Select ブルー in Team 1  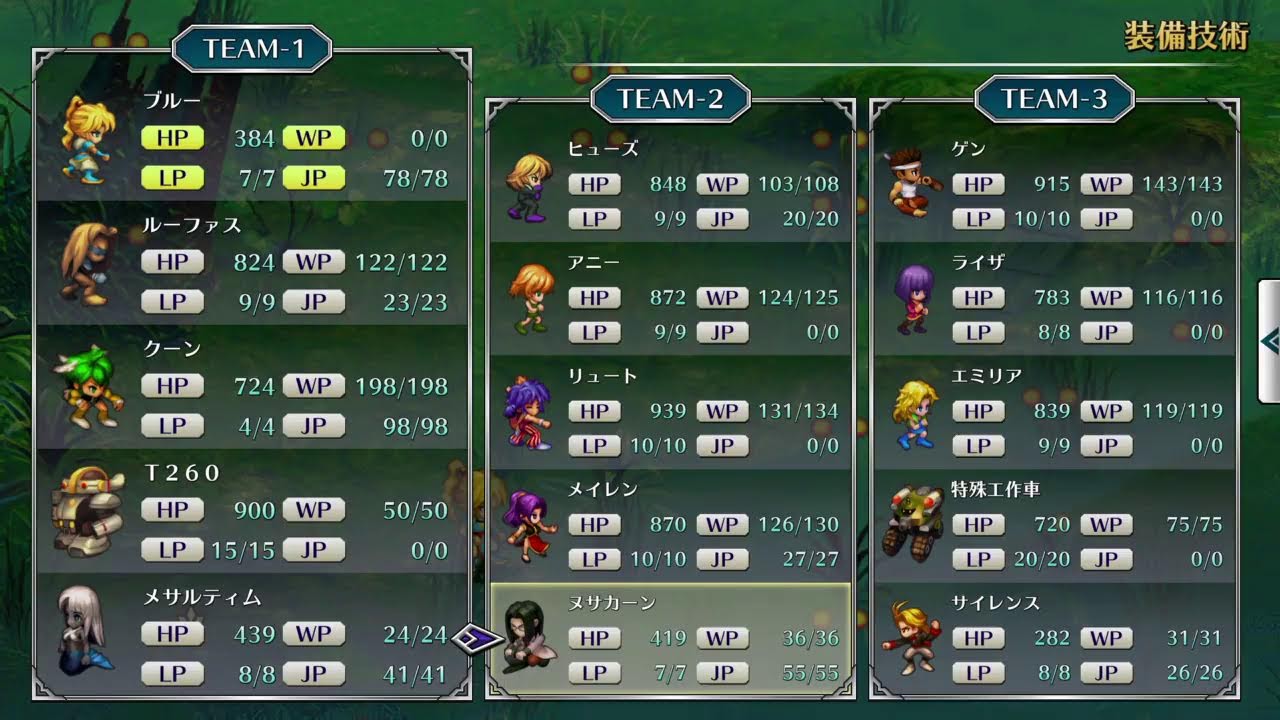tap(252, 139)
